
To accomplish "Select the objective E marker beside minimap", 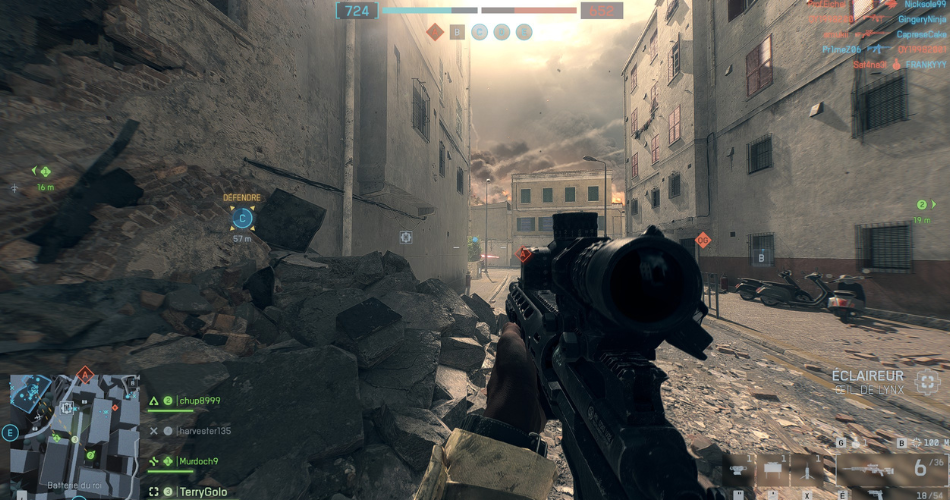I will click(10, 433).
